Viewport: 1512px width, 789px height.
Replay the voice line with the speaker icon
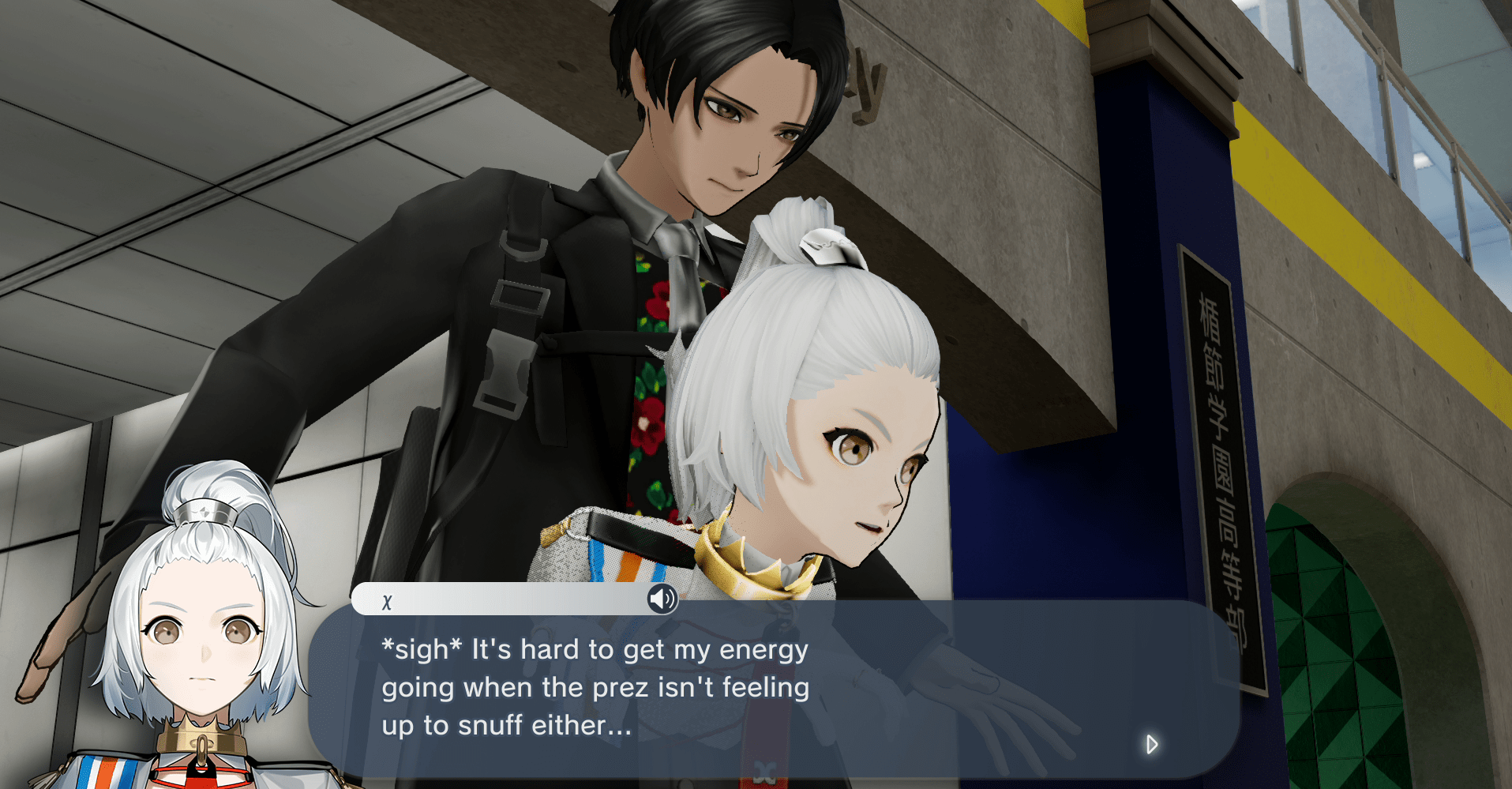tap(662, 599)
